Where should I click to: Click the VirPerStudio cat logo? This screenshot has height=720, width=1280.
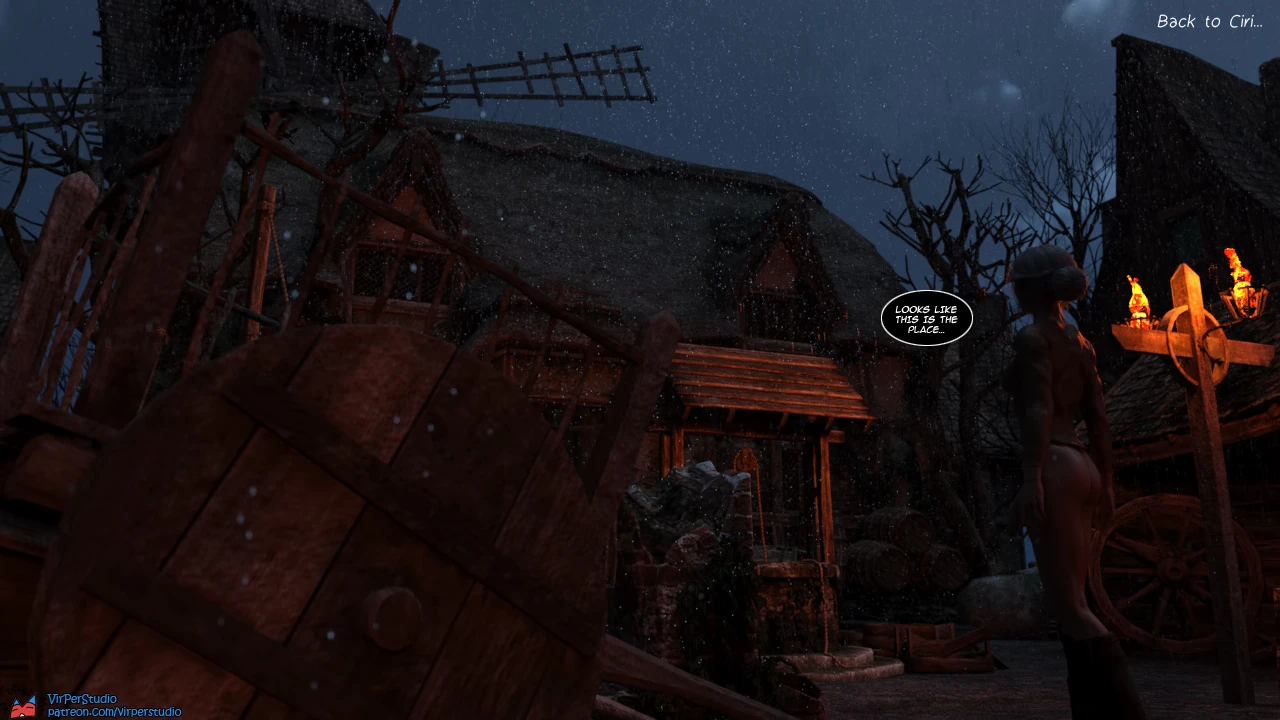pos(25,705)
